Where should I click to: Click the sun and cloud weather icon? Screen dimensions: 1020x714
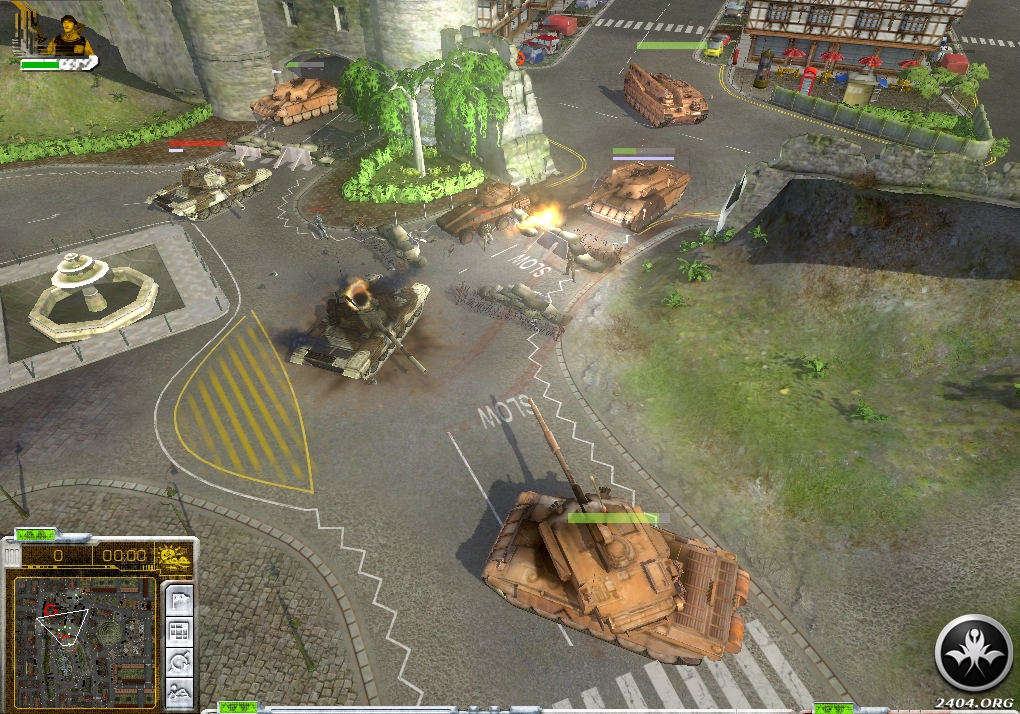click(x=174, y=555)
